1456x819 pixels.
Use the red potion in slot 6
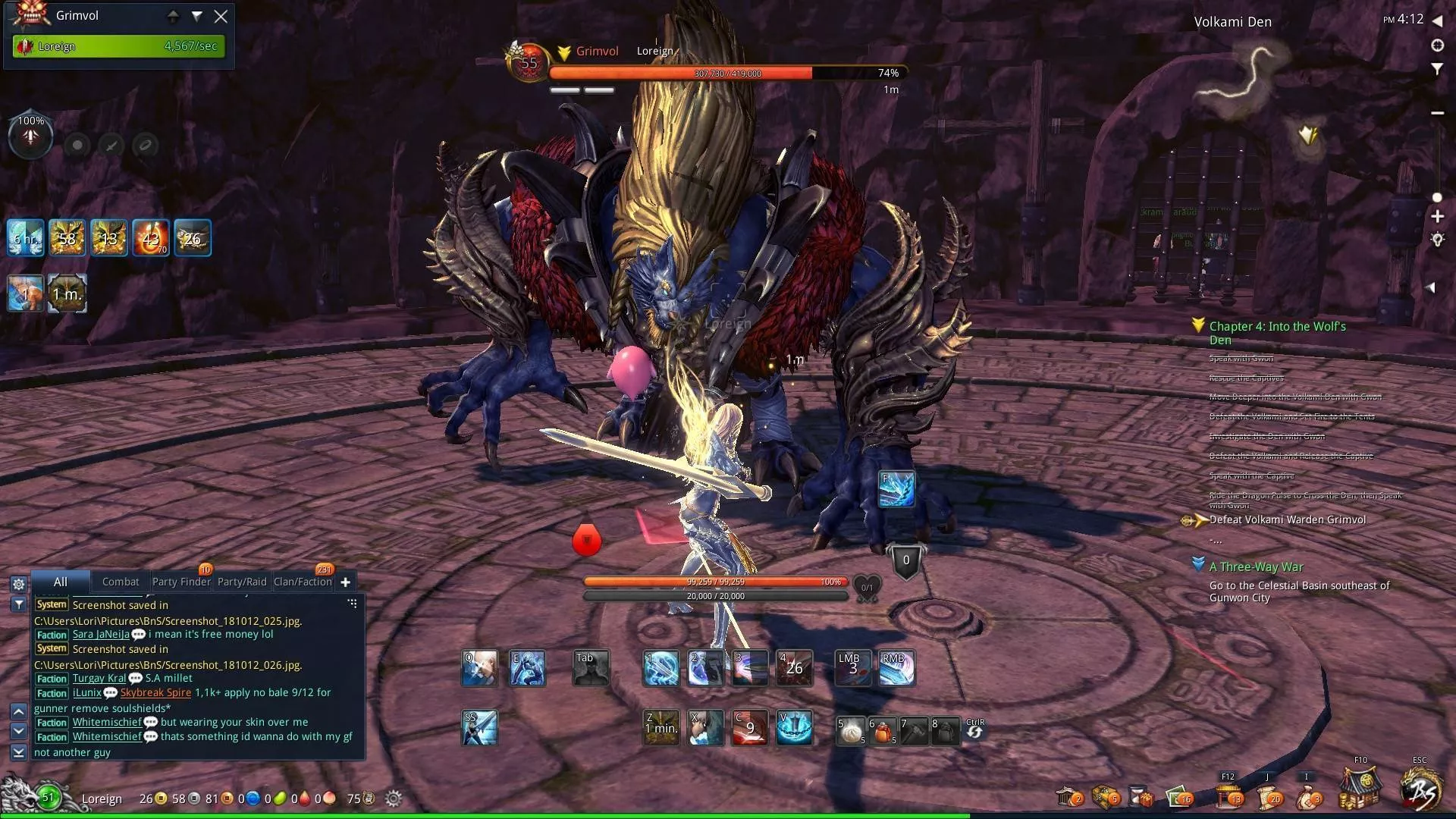click(x=883, y=731)
